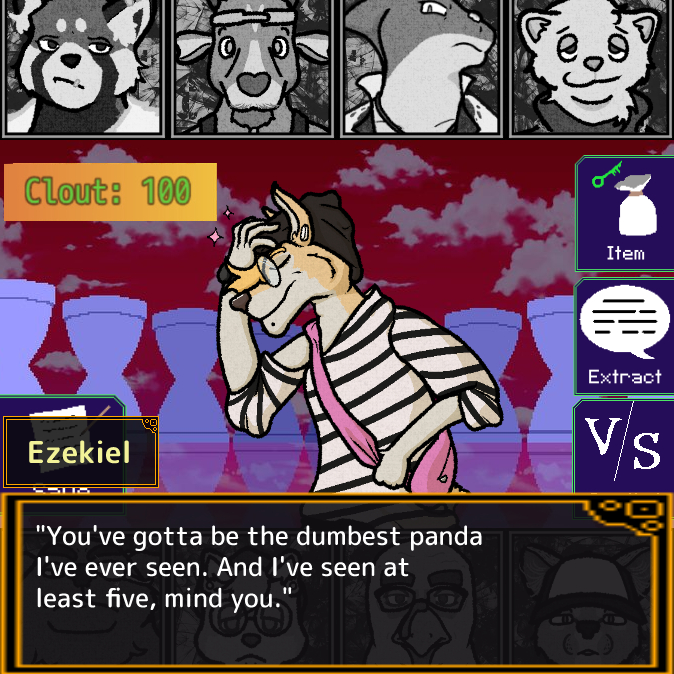Choose the deer with headband portrait
The width and height of the screenshot is (674, 674).
[252, 66]
